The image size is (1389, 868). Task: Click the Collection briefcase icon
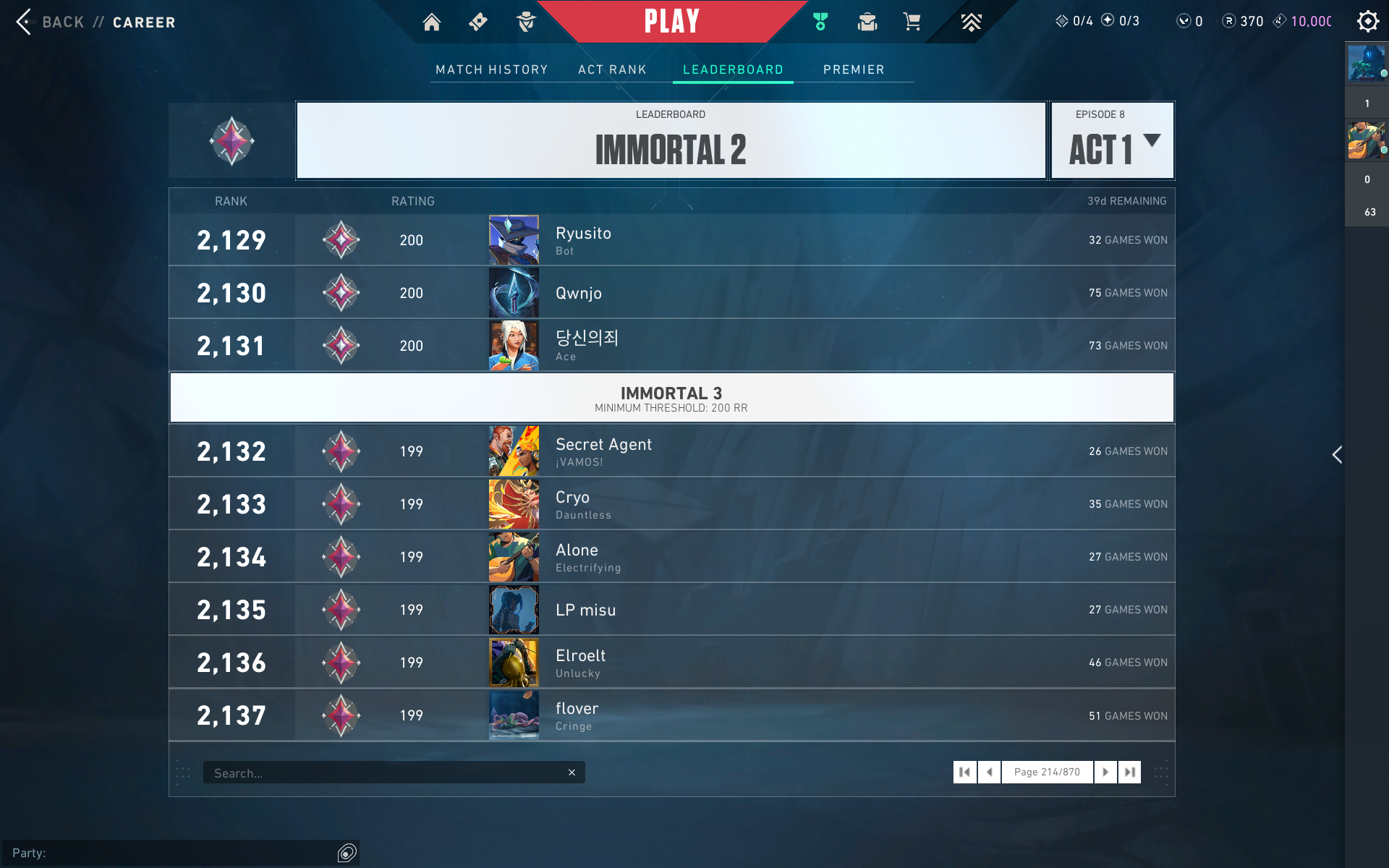click(867, 22)
